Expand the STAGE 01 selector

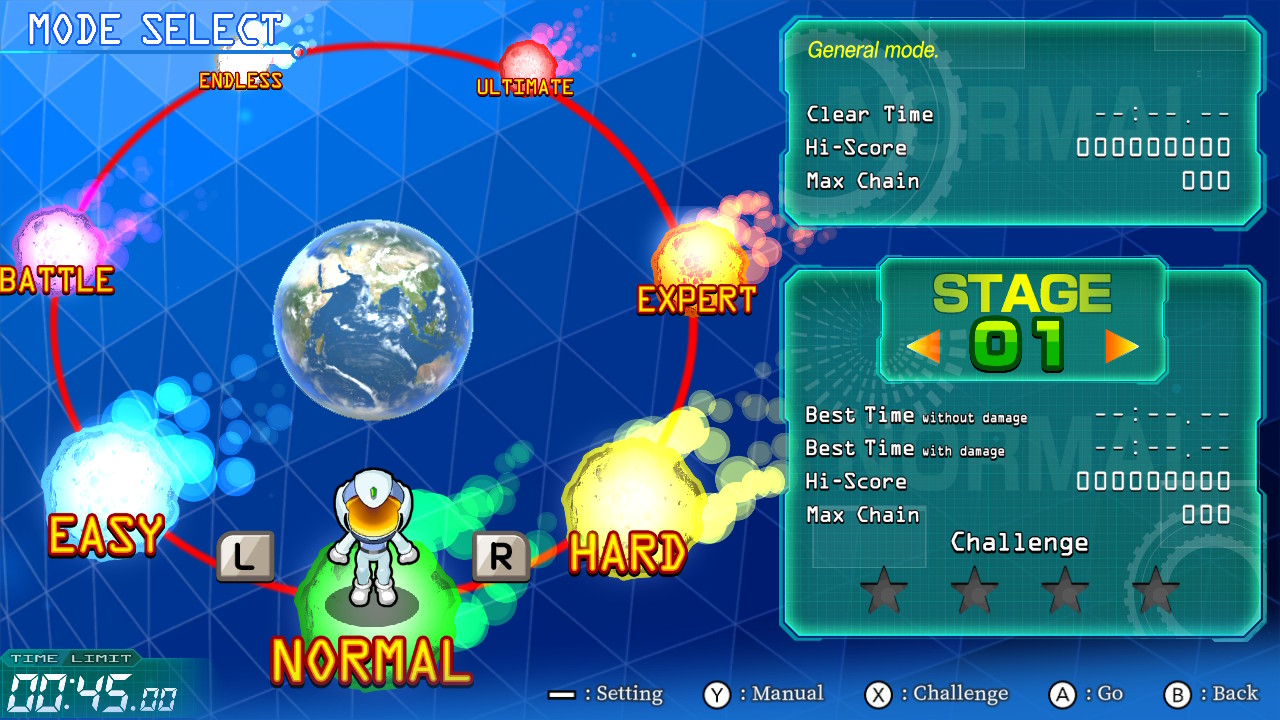coord(1022,320)
